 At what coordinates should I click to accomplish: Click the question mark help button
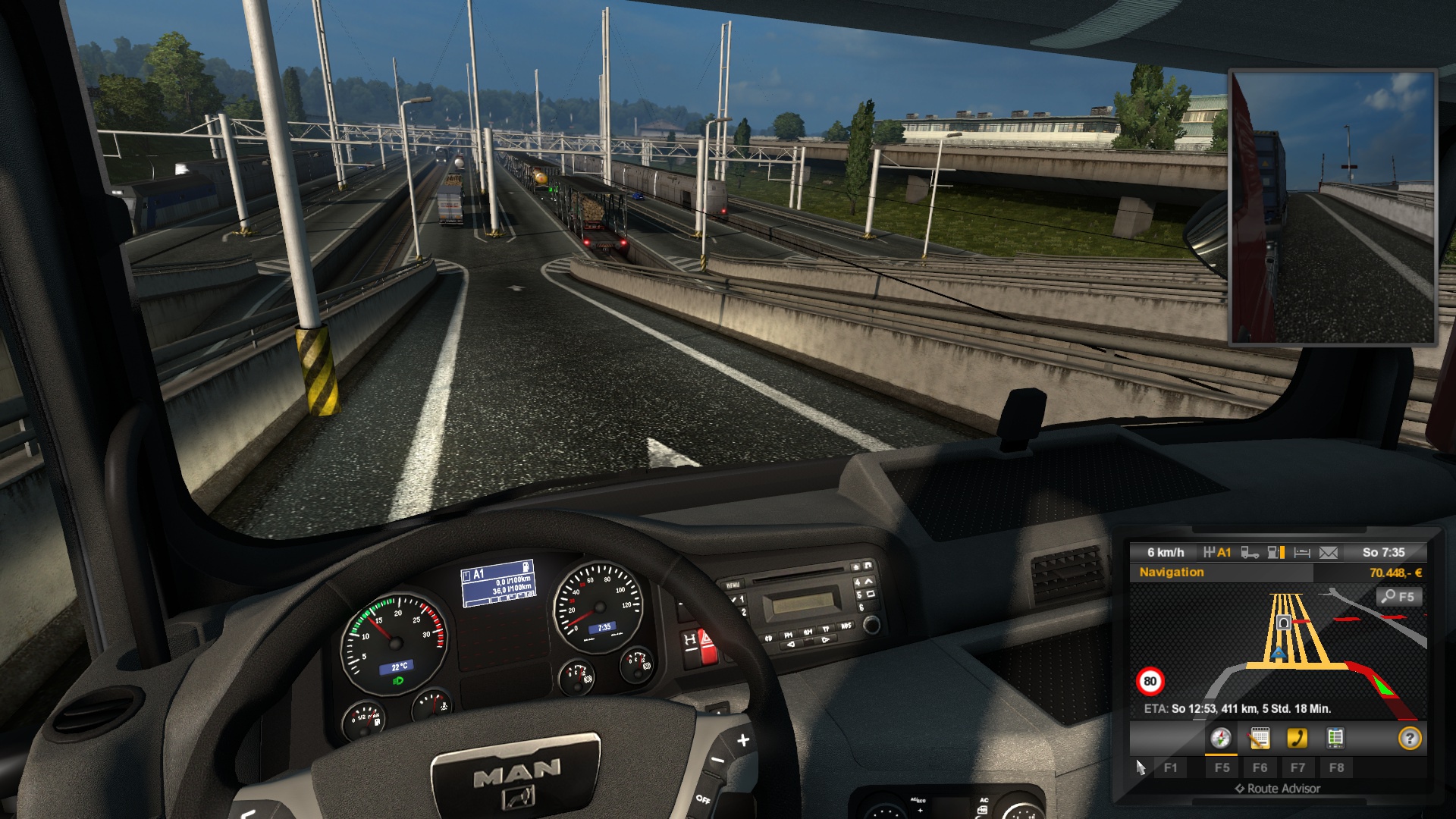(x=1409, y=738)
